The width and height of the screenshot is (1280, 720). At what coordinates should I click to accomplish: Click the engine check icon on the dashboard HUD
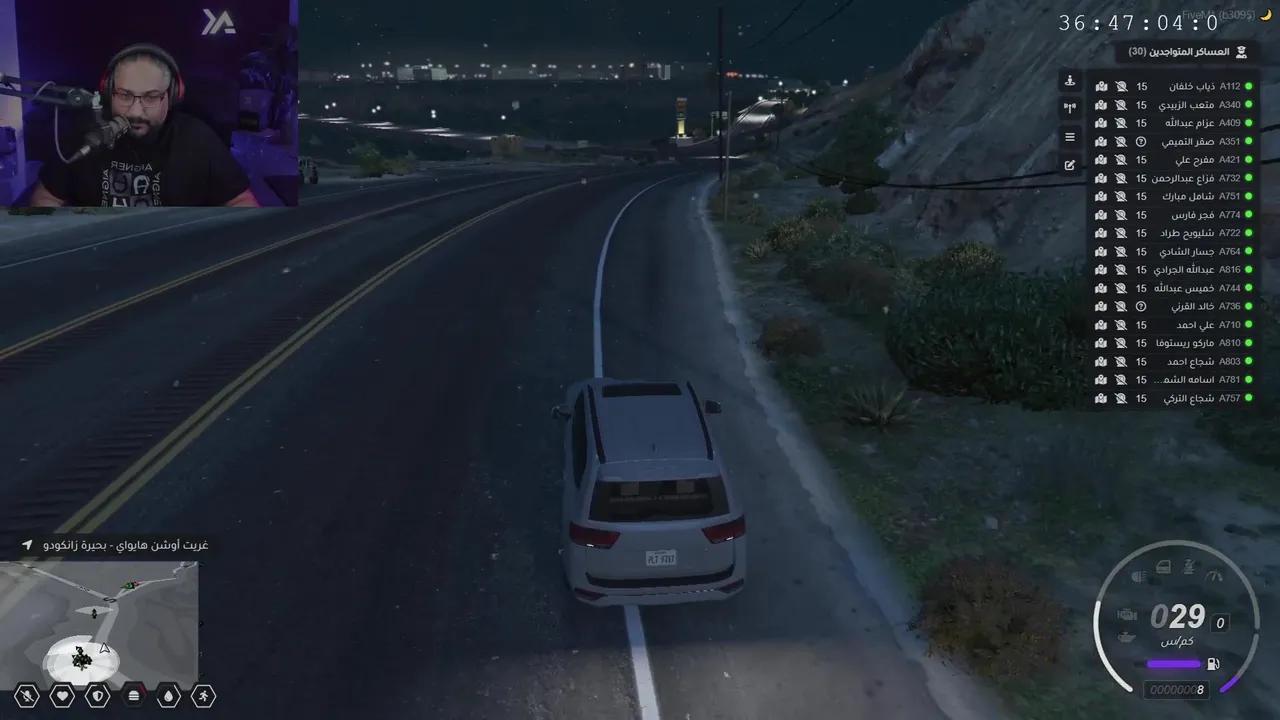tap(1127, 614)
